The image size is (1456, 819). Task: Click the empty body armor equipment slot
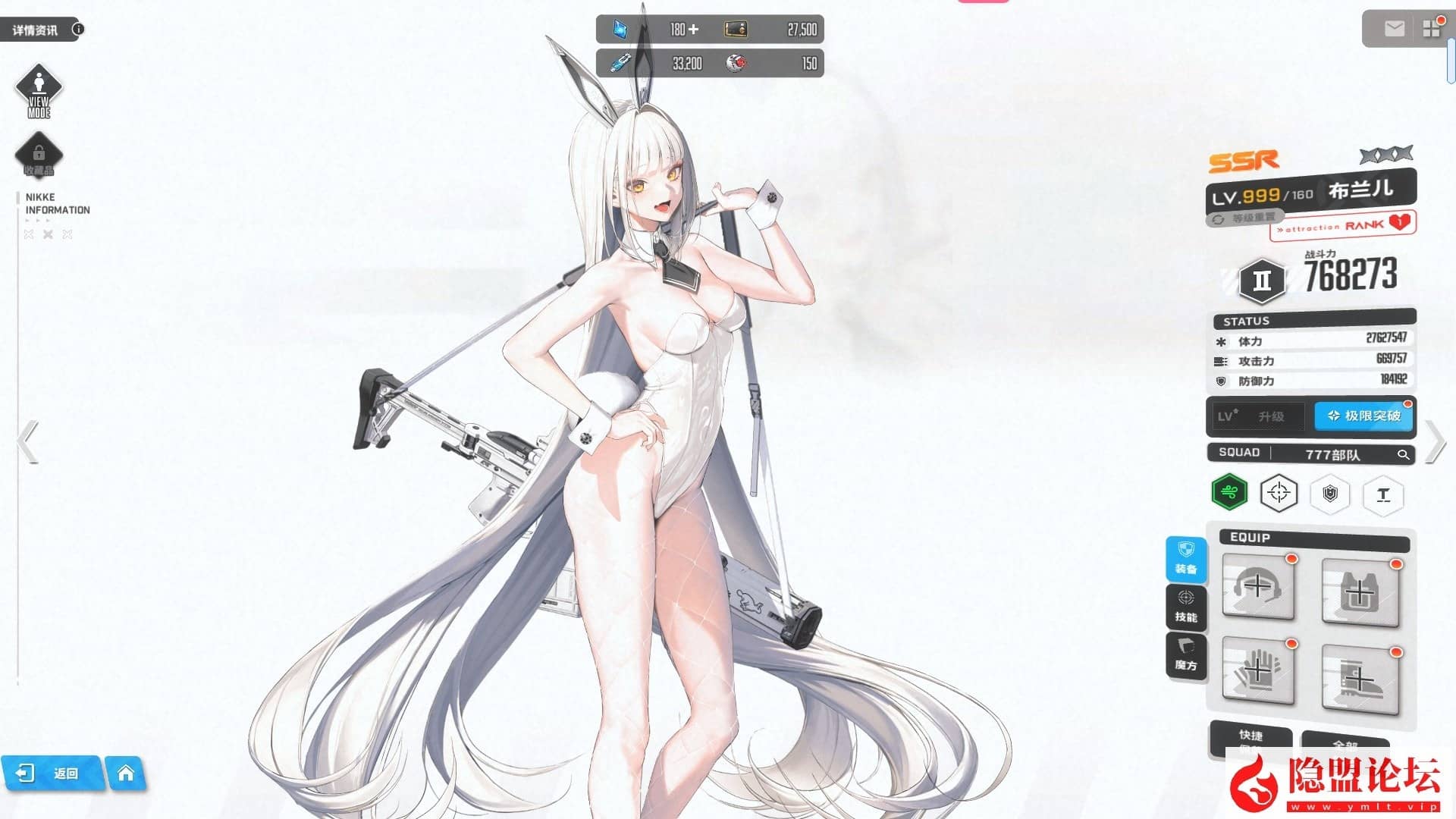click(x=1360, y=591)
